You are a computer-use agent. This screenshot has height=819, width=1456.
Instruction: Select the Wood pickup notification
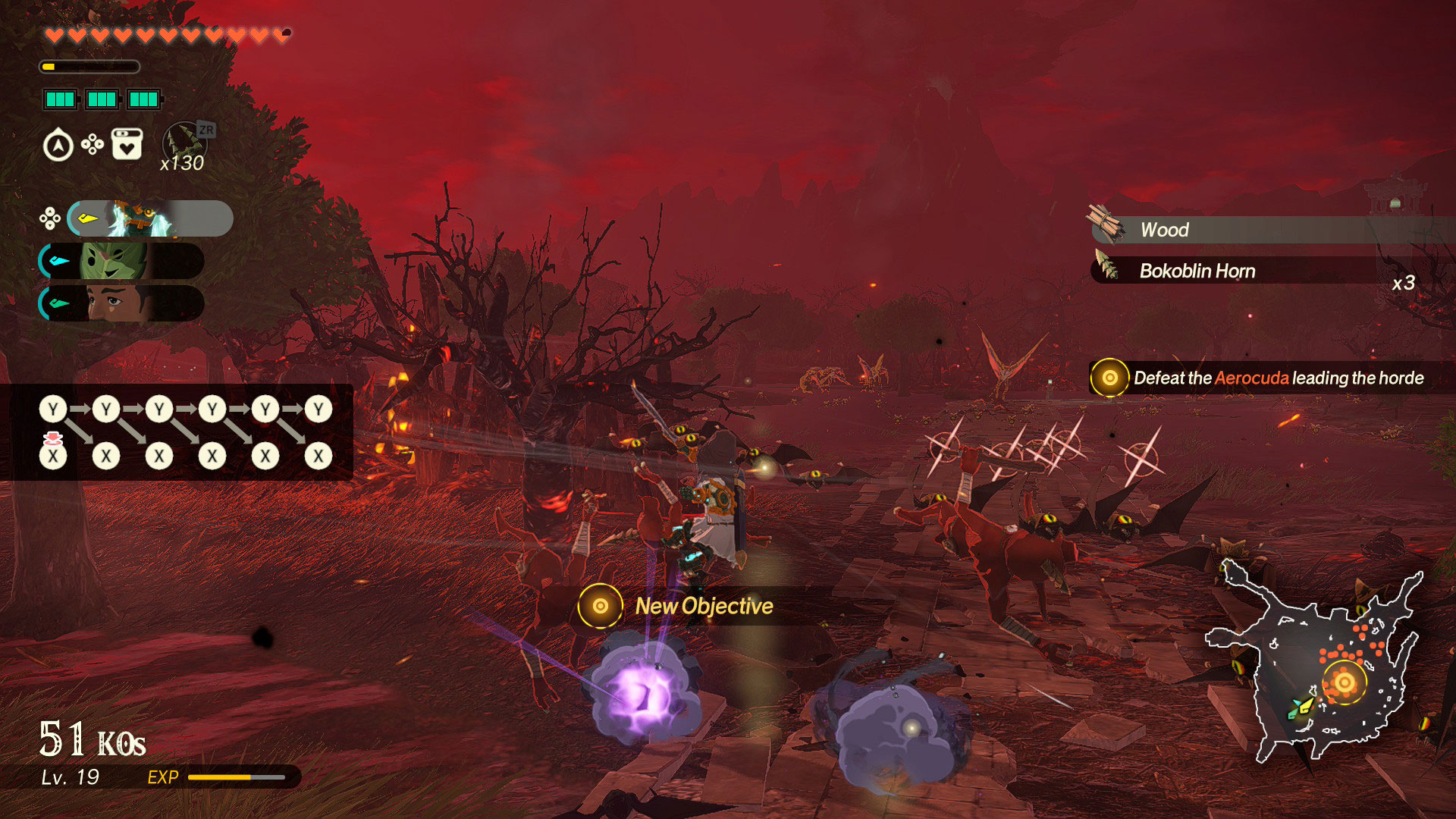[1213, 230]
